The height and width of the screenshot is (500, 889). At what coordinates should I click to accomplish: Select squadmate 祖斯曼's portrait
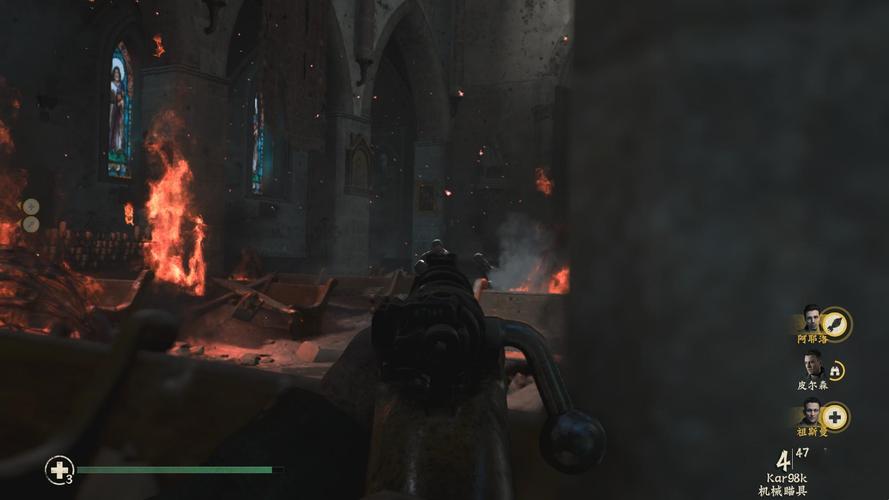point(810,413)
